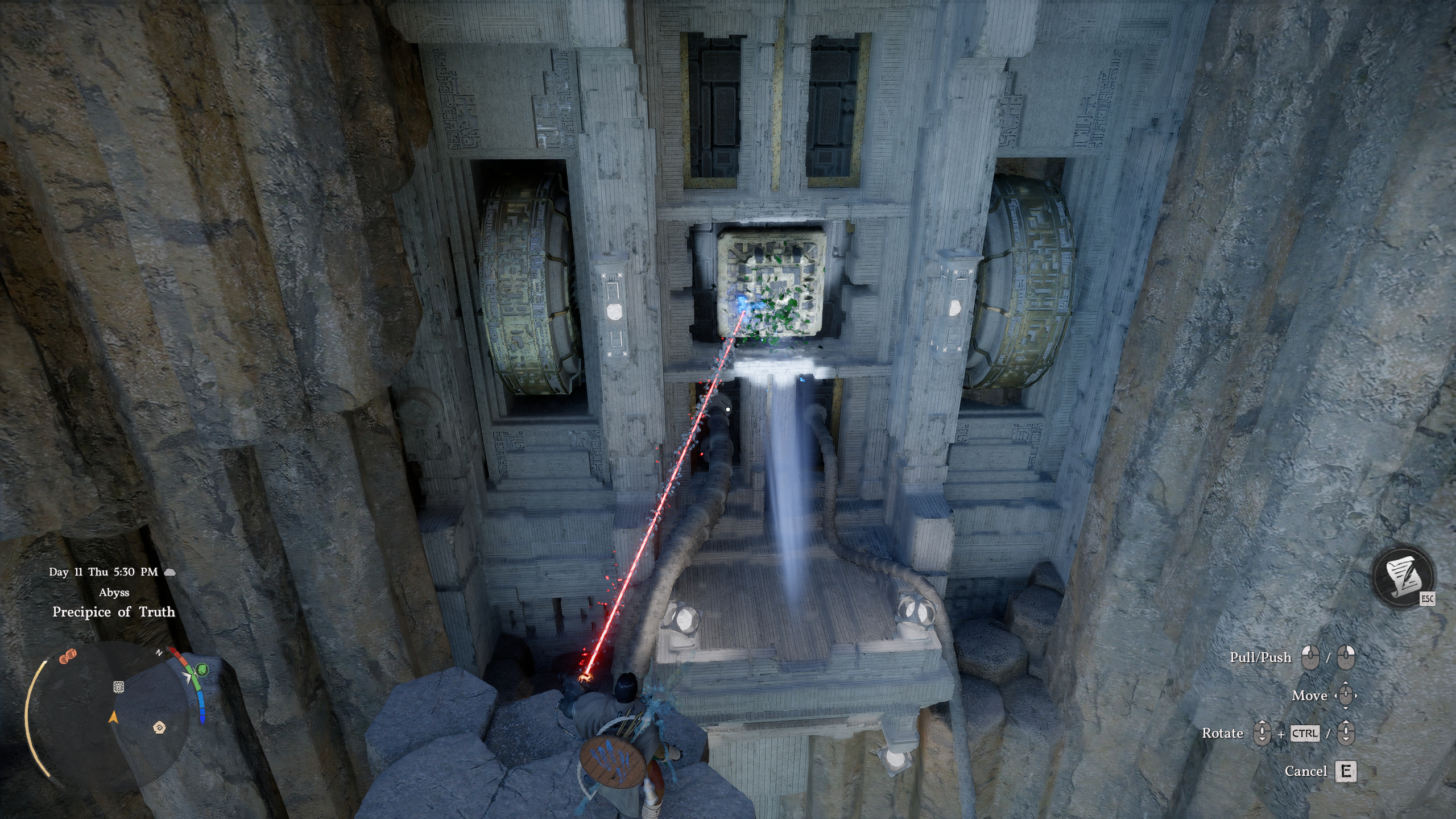Viewport: 1456px width, 819px height.
Task: Select the yellow player arrow on the minimap
Action: (114, 718)
